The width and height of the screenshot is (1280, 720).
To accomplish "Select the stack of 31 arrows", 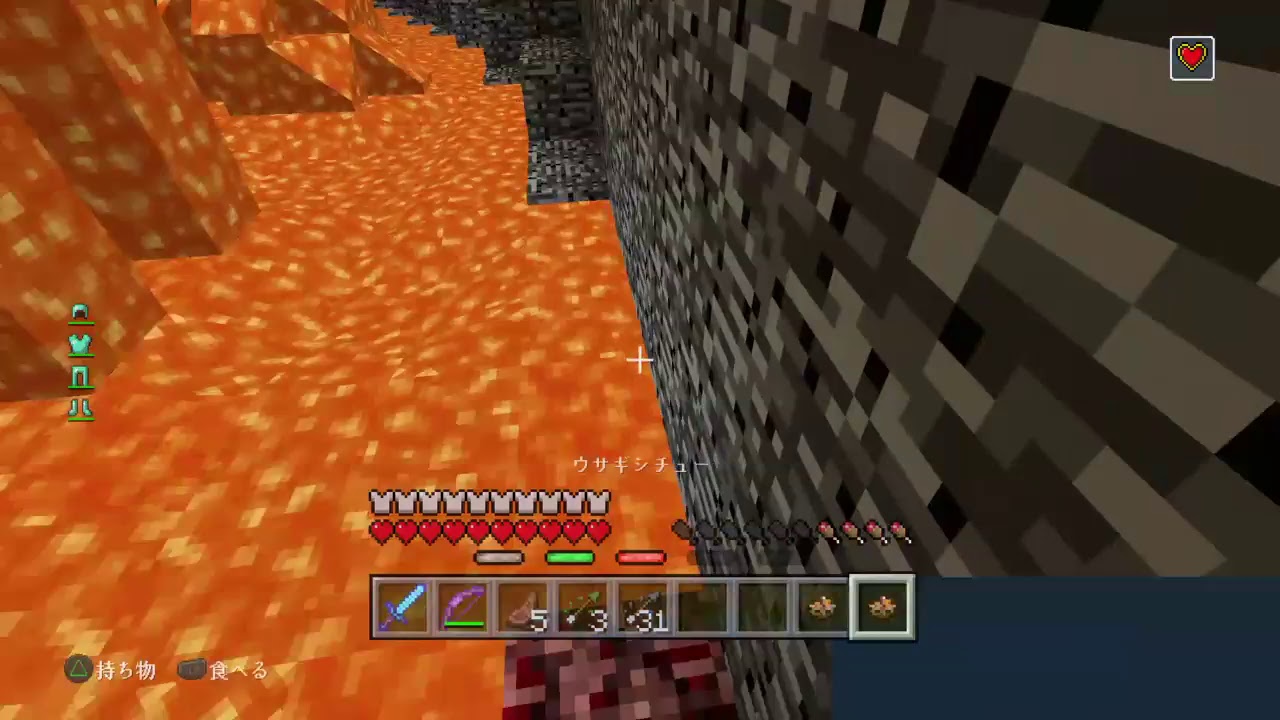I will click(642, 605).
